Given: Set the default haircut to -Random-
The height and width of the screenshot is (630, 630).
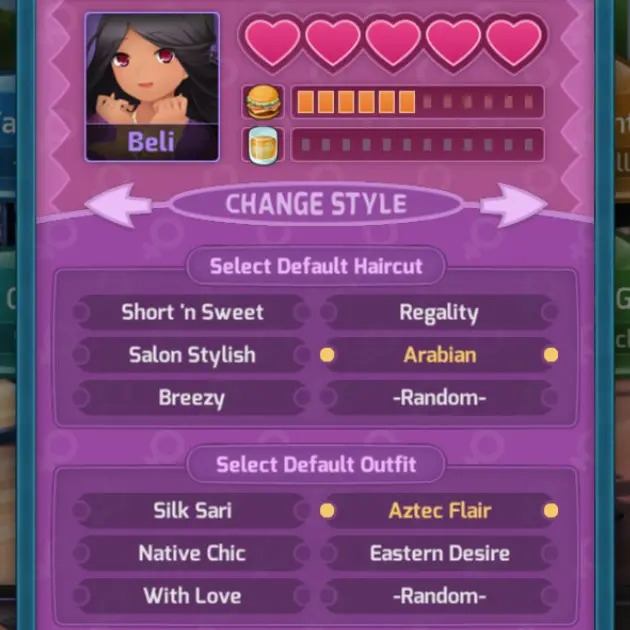Looking at the screenshot, I should pos(439,398).
